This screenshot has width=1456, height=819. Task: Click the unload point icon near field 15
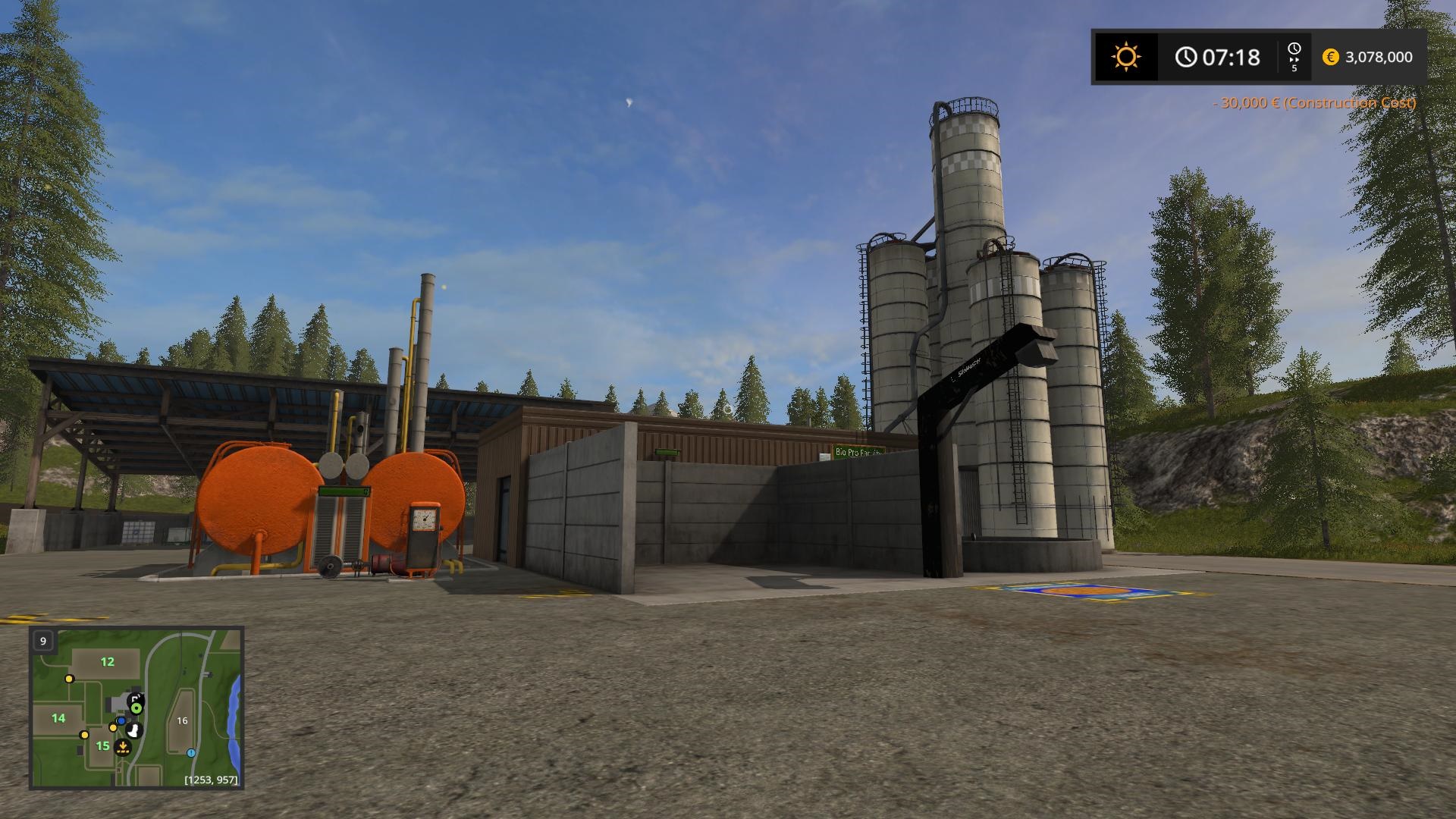(x=123, y=748)
